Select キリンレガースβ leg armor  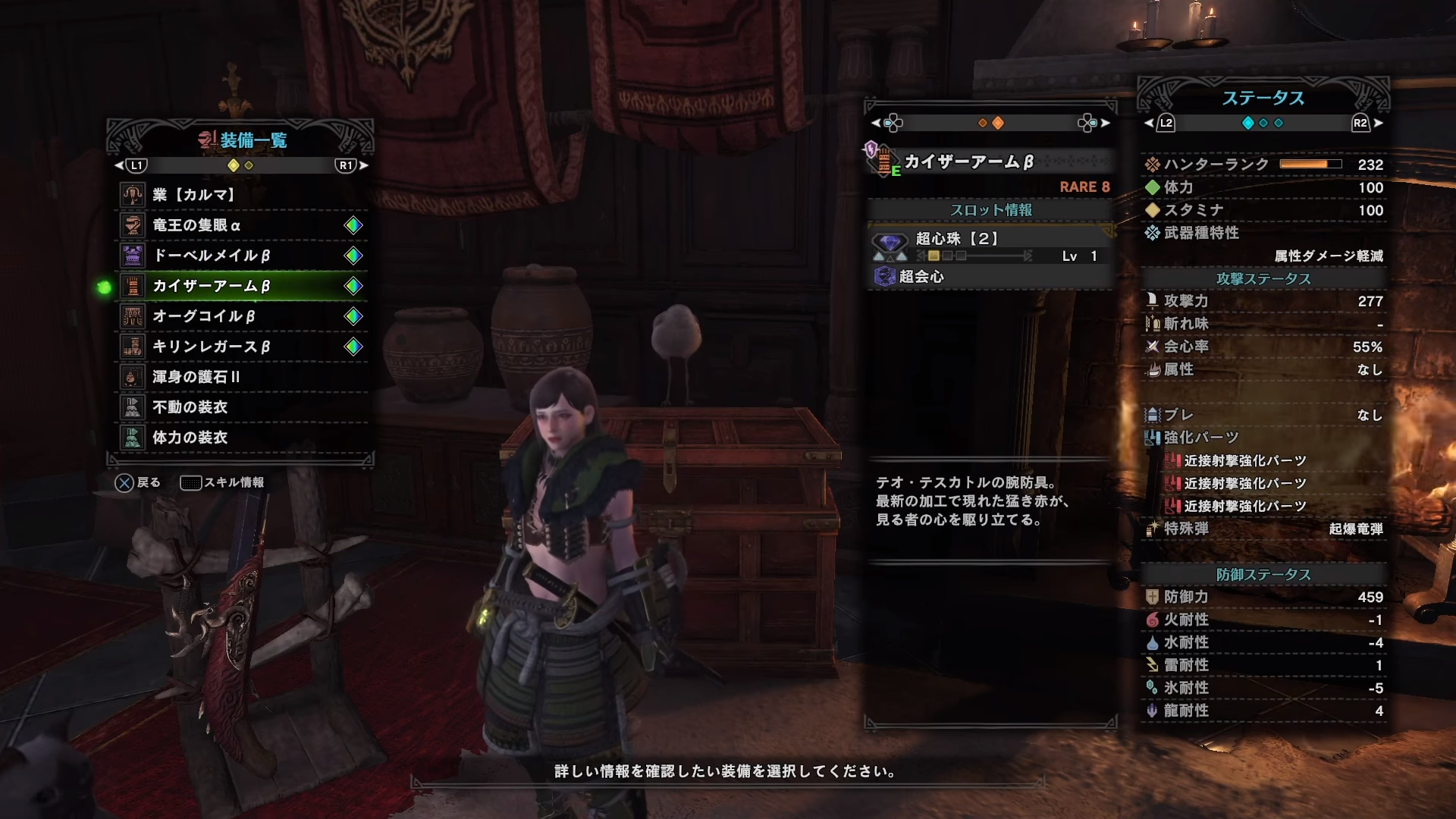click(241, 347)
